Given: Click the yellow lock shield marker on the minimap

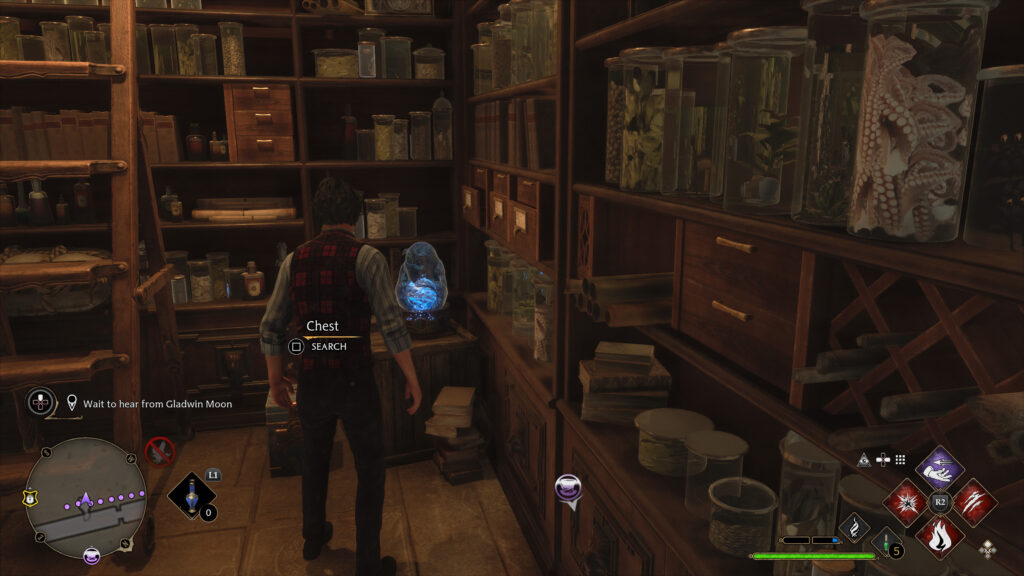Looking at the screenshot, I should pos(30,495).
